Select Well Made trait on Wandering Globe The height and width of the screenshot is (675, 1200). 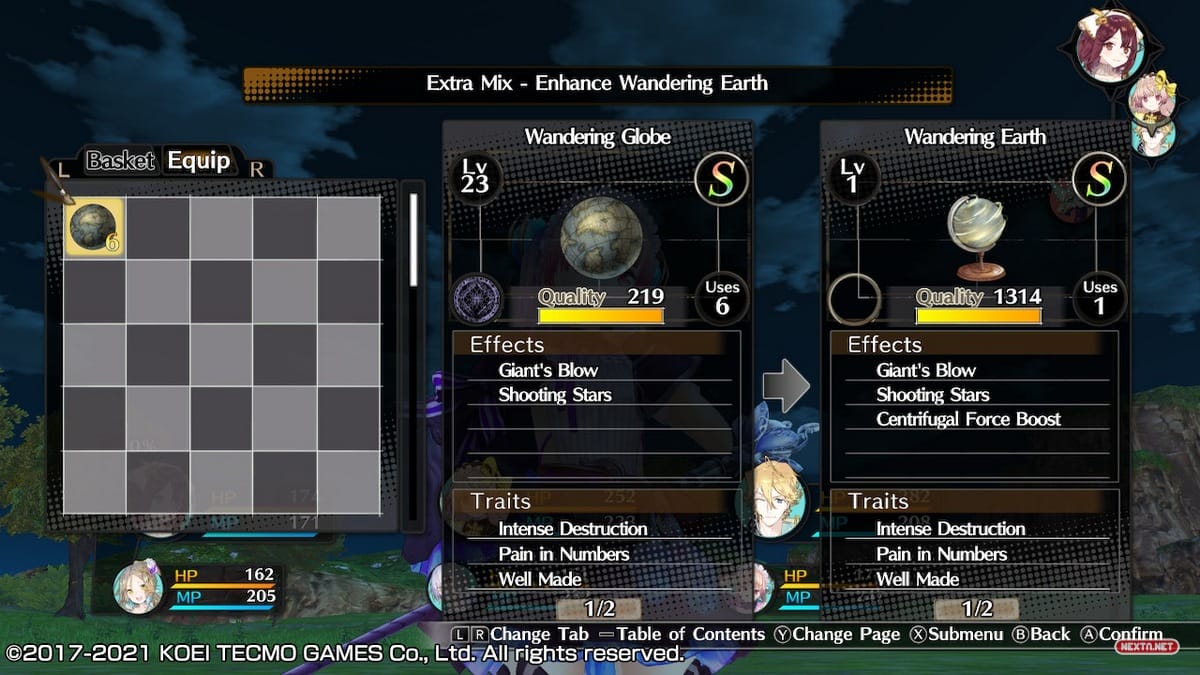coord(540,579)
